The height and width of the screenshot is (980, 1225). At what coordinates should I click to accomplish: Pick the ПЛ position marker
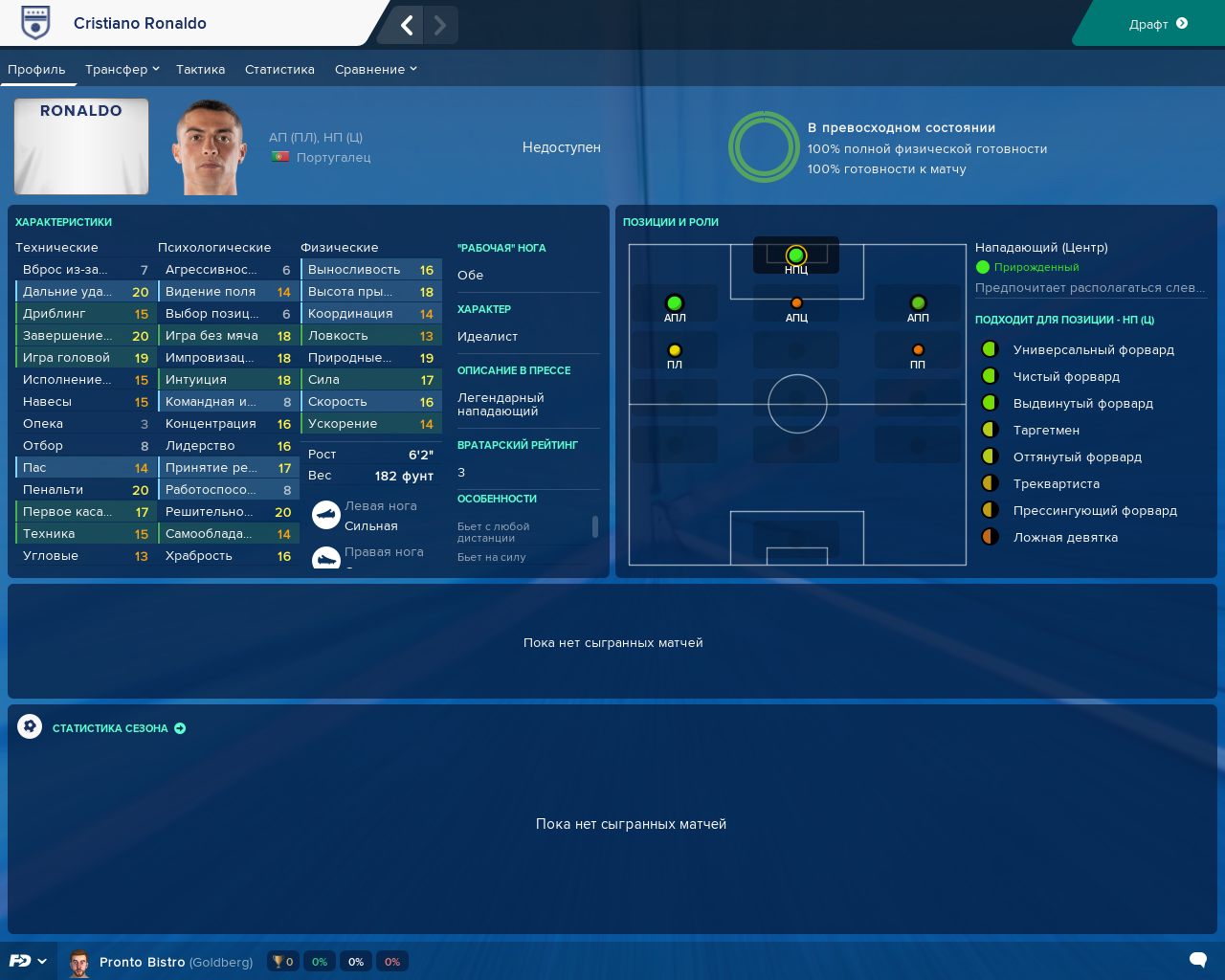pos(675,351)
